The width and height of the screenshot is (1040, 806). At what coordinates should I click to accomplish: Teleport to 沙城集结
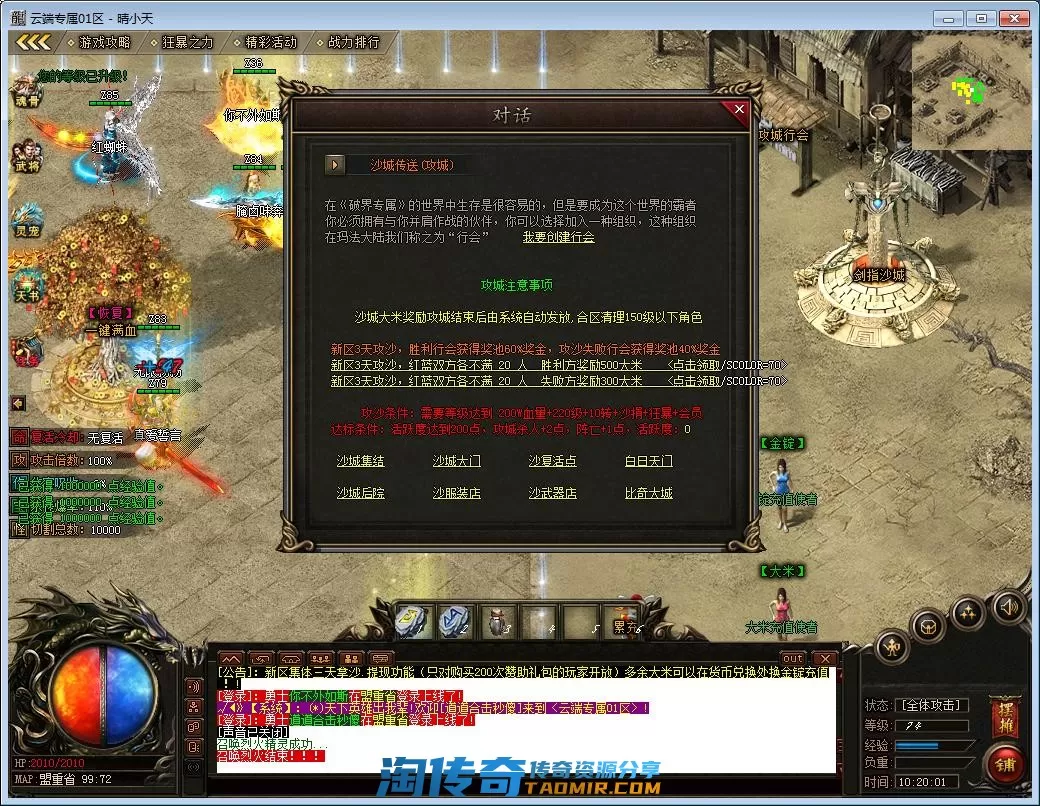pos(360,462)
